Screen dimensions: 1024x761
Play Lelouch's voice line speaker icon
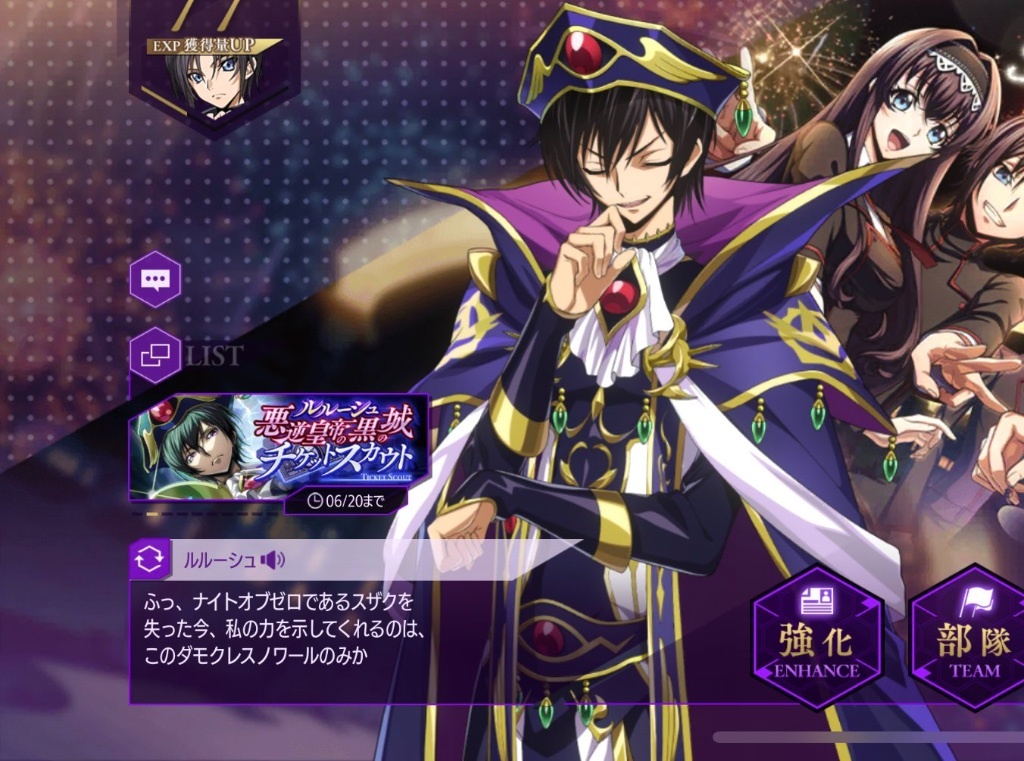[272, 560]
